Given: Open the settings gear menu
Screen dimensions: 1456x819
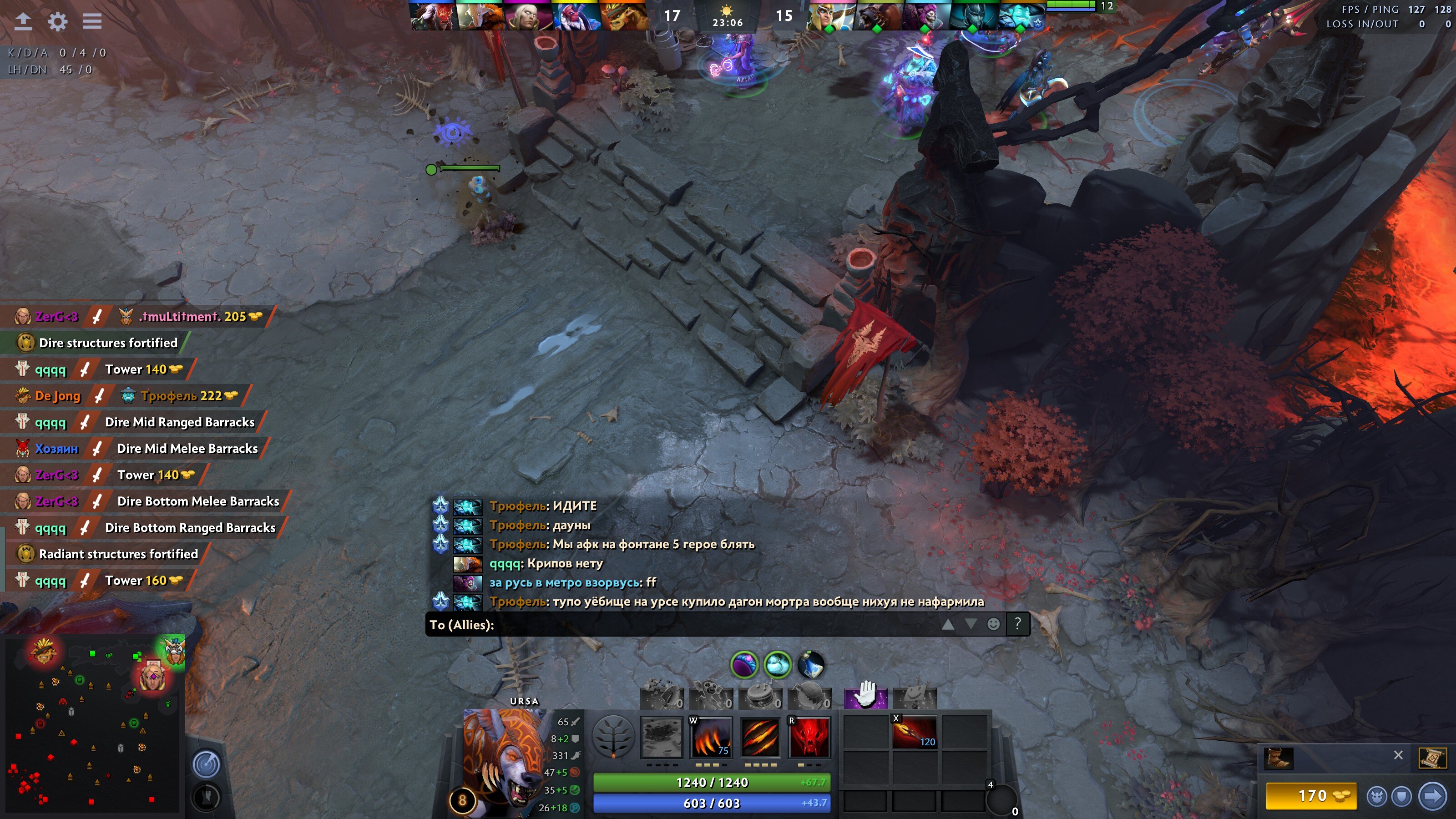Looking at the screenshot, I should point(58,21).
